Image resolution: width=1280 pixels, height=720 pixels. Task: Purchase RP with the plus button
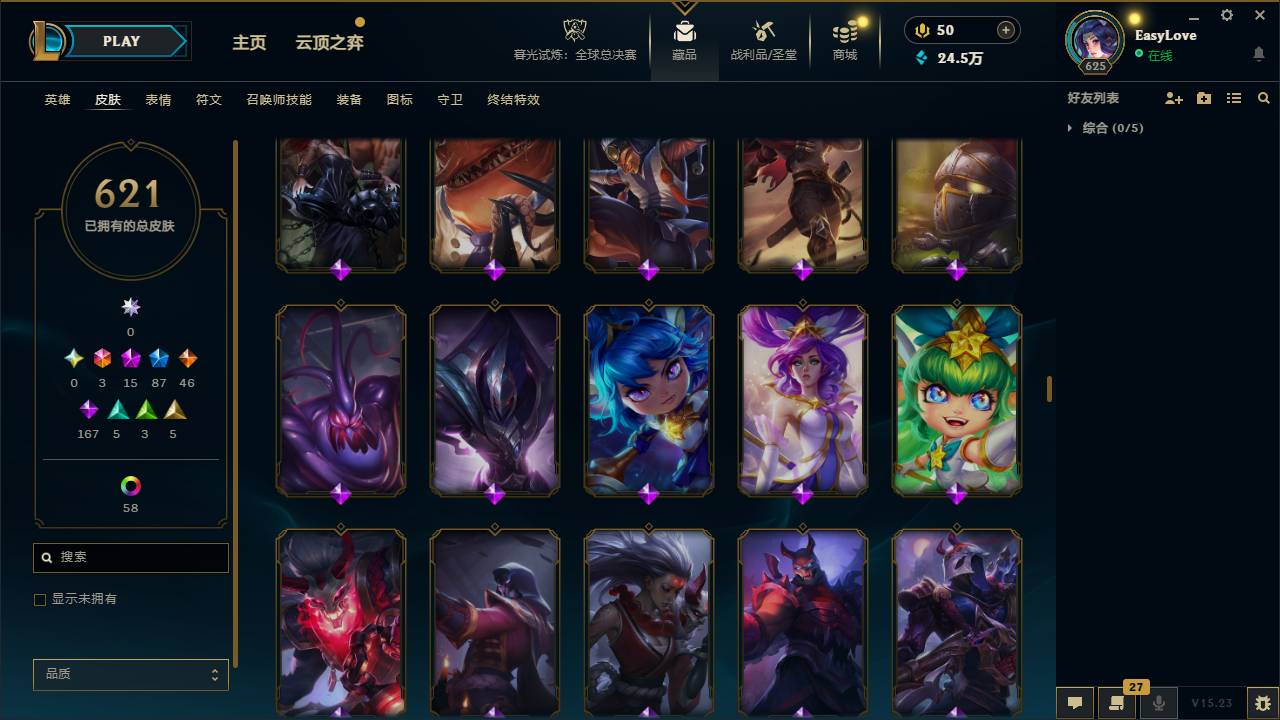point(1004,30)
